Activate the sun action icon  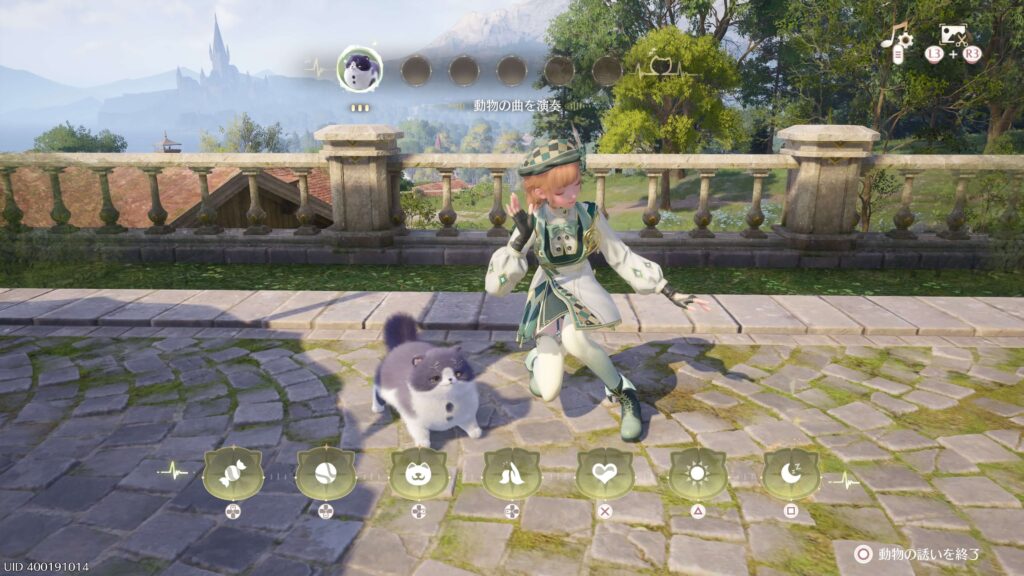[698, 473]
